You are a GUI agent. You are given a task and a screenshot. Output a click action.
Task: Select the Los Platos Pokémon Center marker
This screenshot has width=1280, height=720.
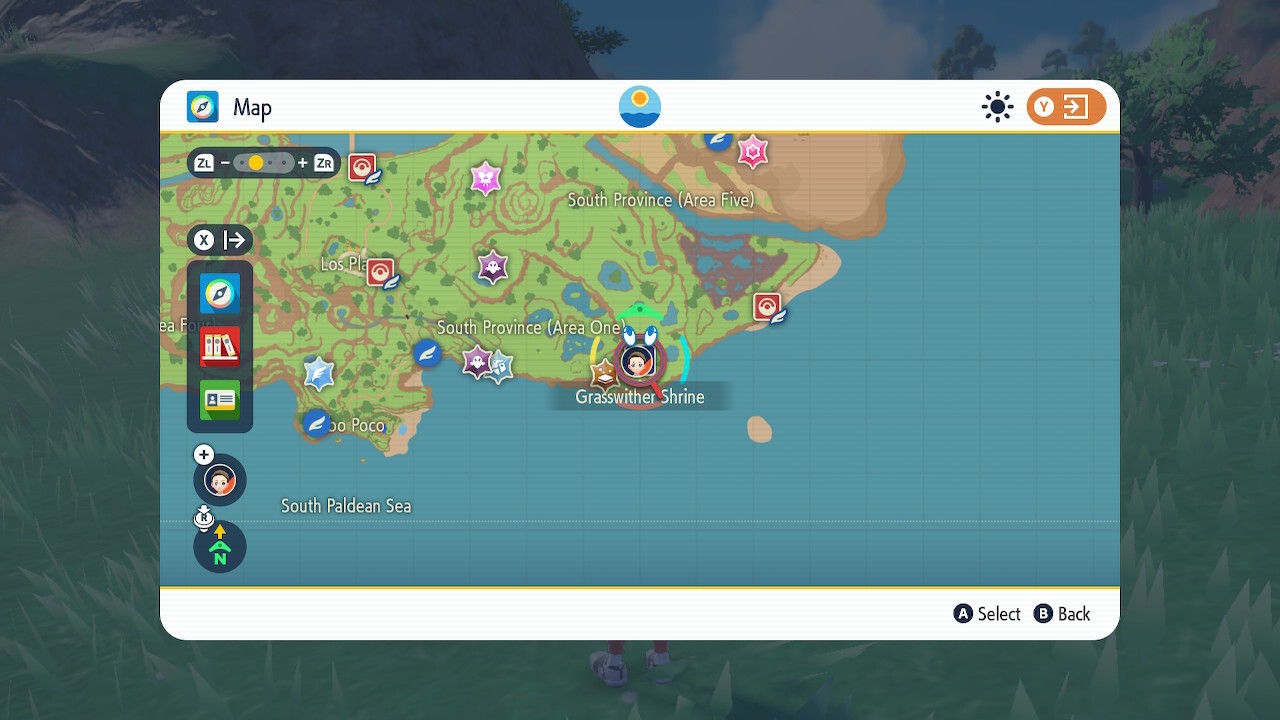coord(380,272)
